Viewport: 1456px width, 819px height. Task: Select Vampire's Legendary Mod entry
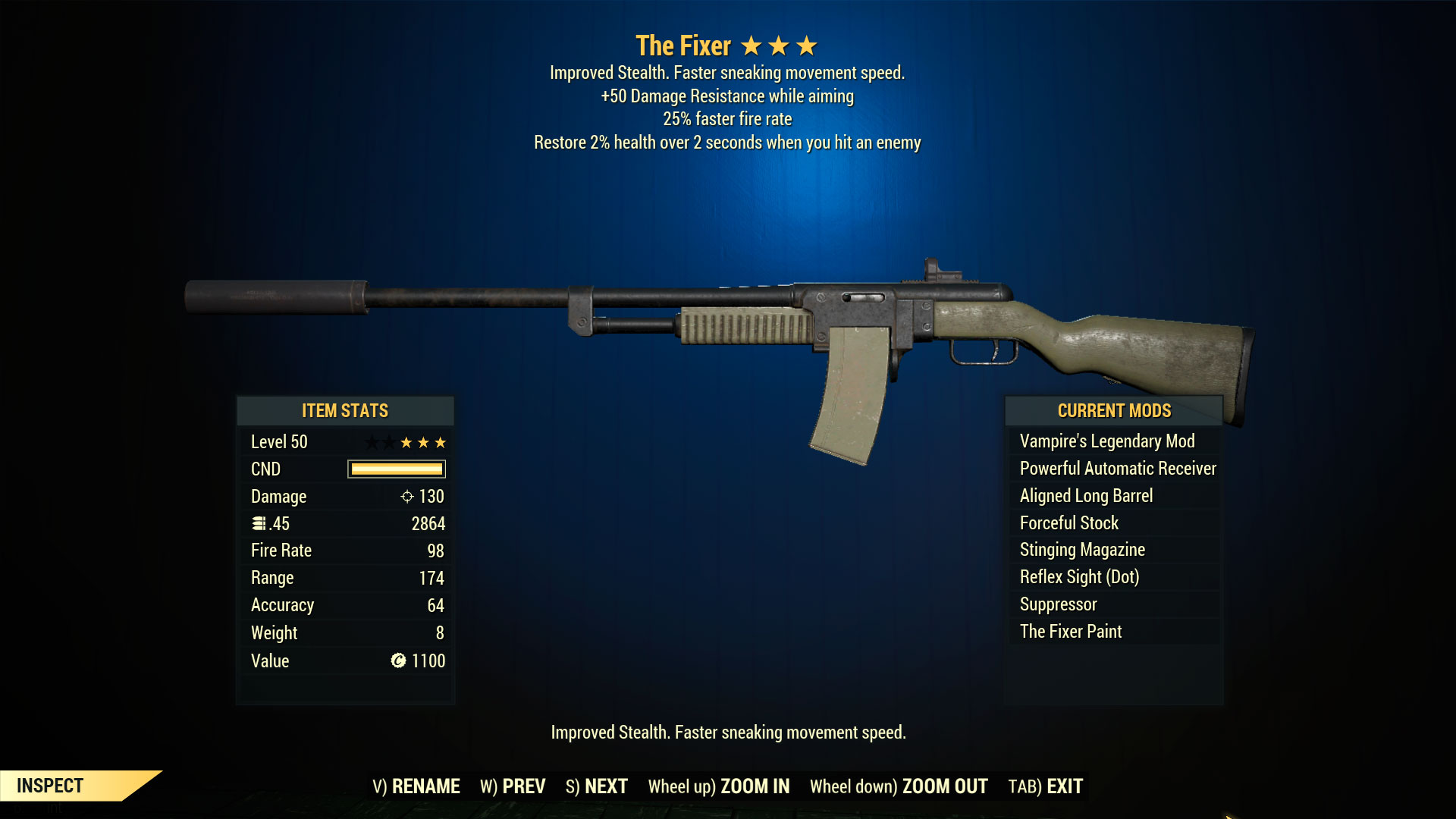(x=1107, y=441)
